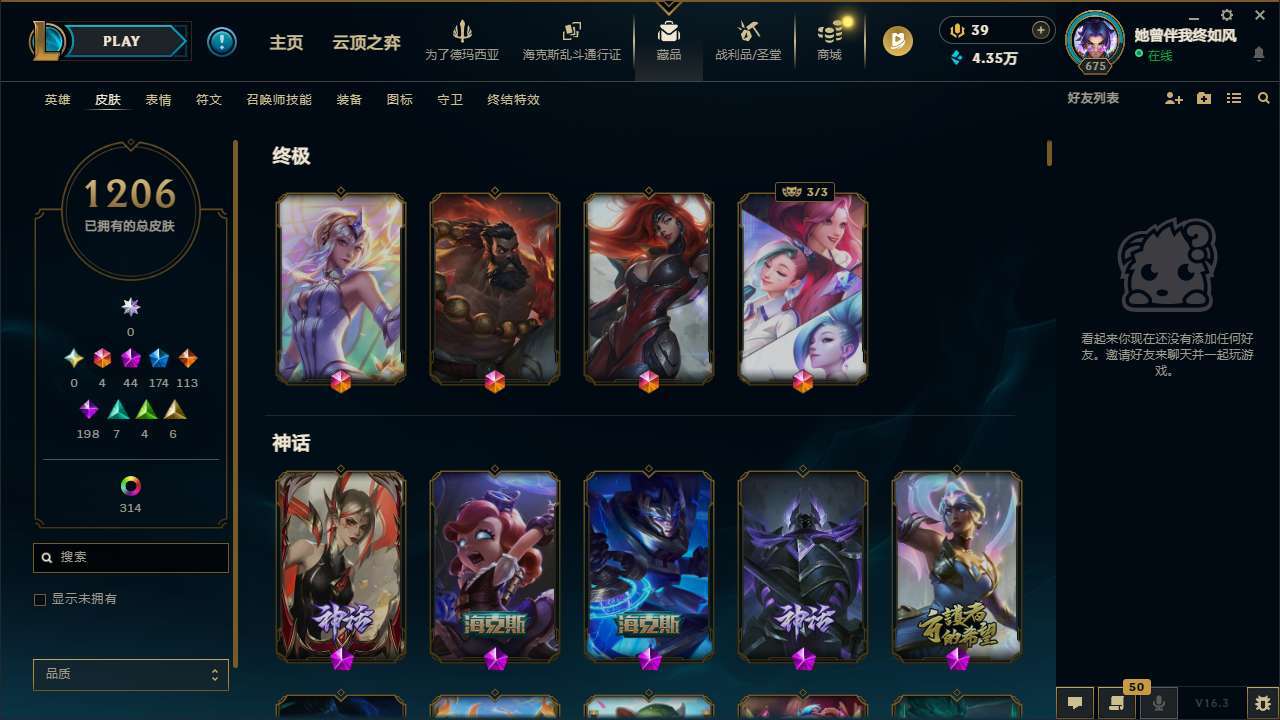Click the add friend icon
Image resolution: width=1280 pixels, height=720 pixels.
[1172, 99]
